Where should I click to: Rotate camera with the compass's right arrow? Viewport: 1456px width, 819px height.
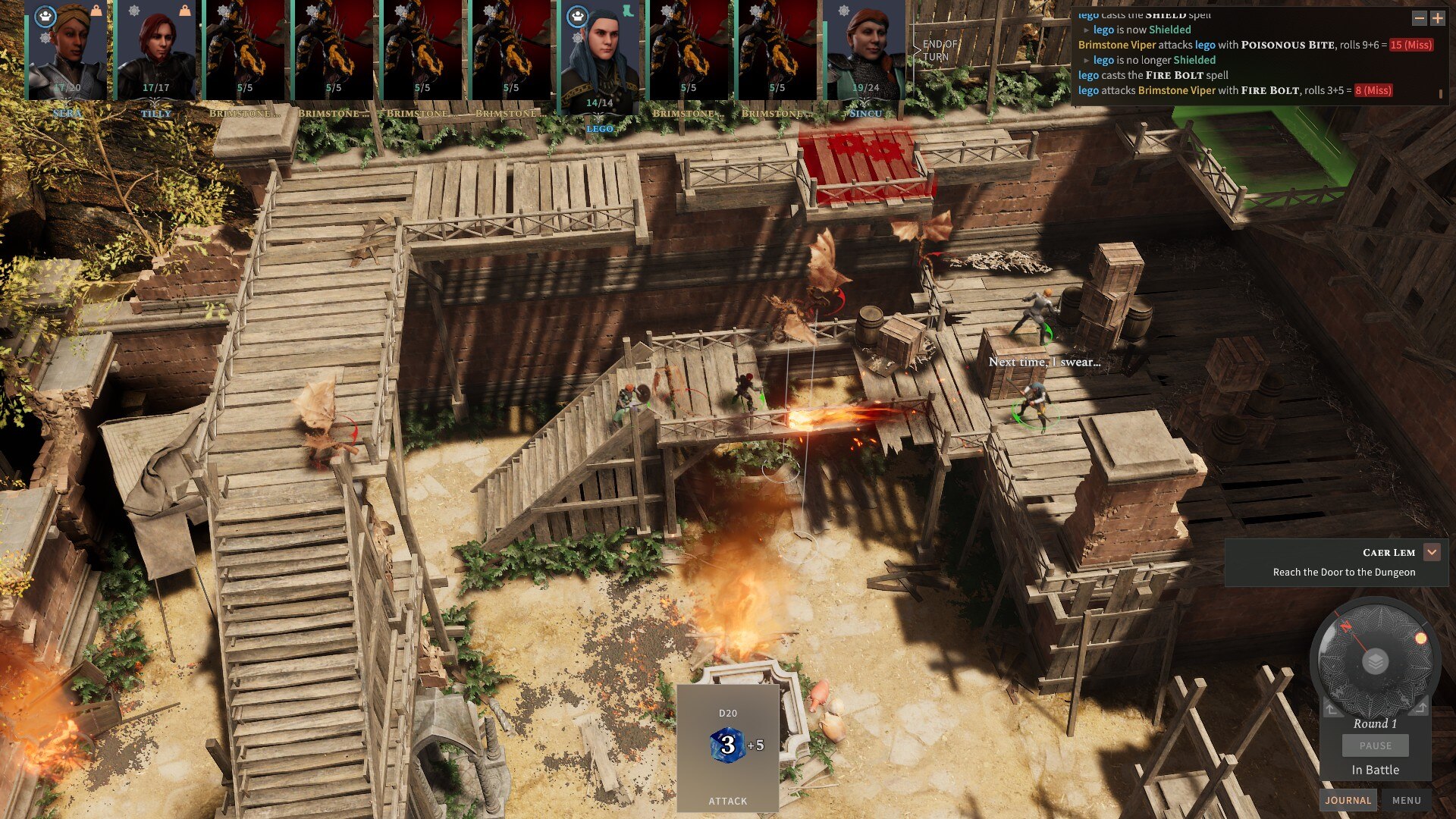click(1421, 708)
